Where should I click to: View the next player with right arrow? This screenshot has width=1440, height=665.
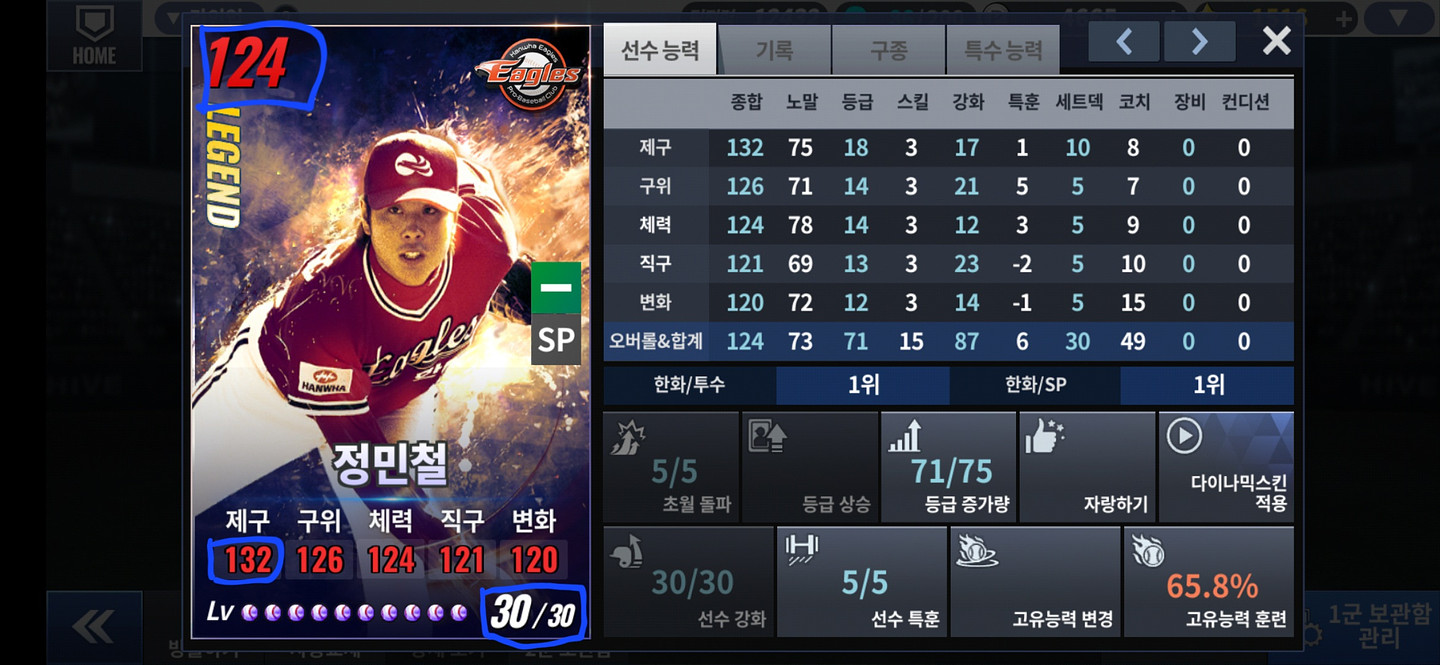(1199, 41)
